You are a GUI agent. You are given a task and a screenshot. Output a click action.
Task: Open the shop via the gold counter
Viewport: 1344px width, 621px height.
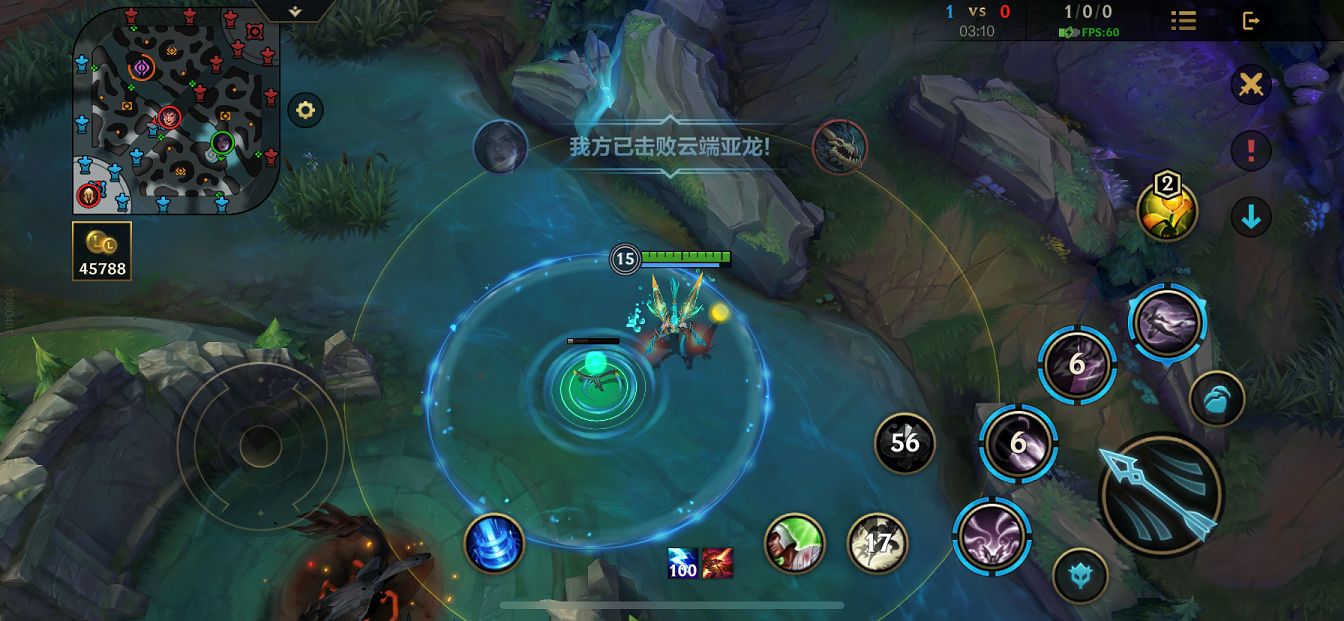[102, 250]
